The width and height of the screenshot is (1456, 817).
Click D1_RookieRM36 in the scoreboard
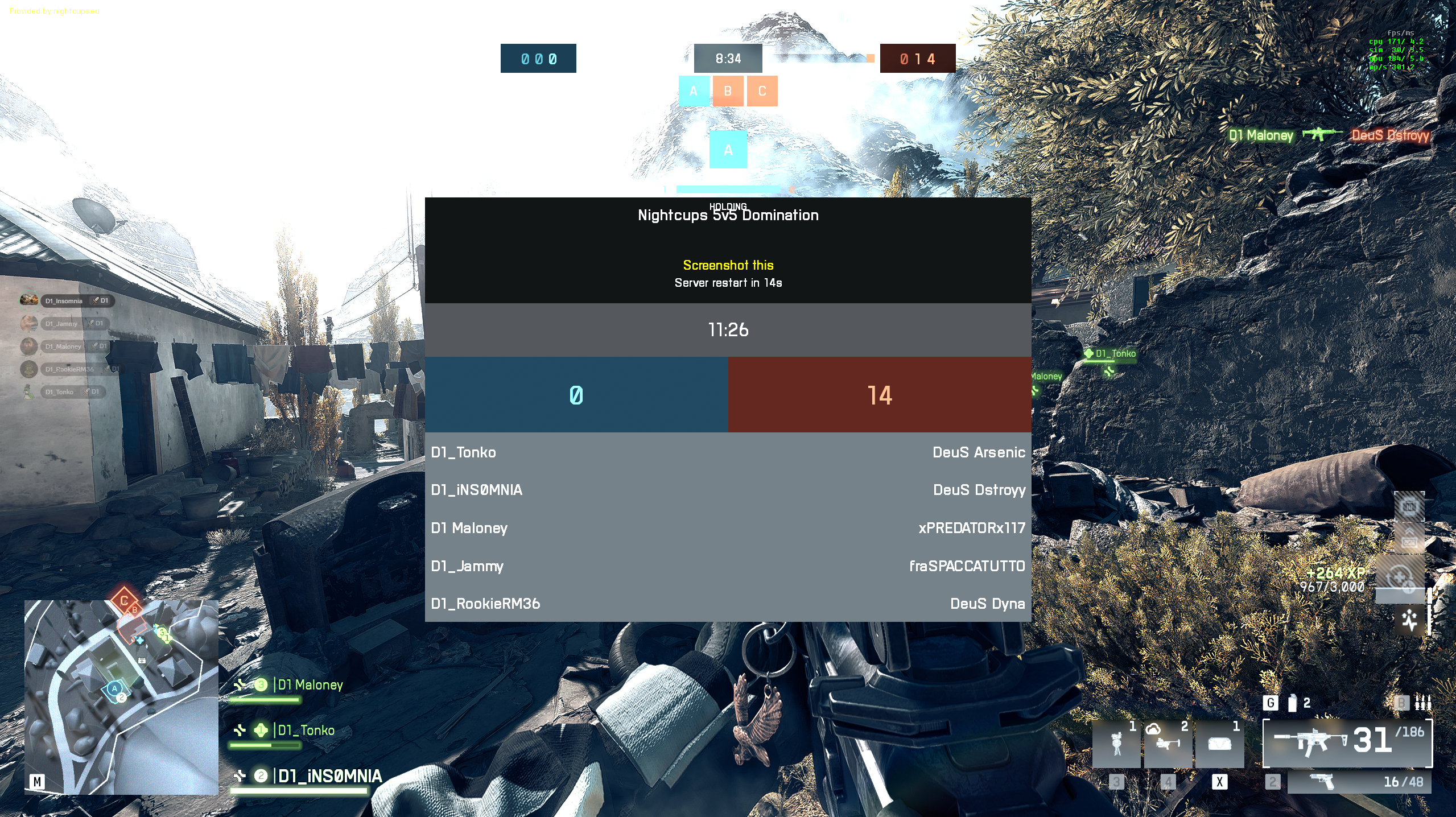485,604
